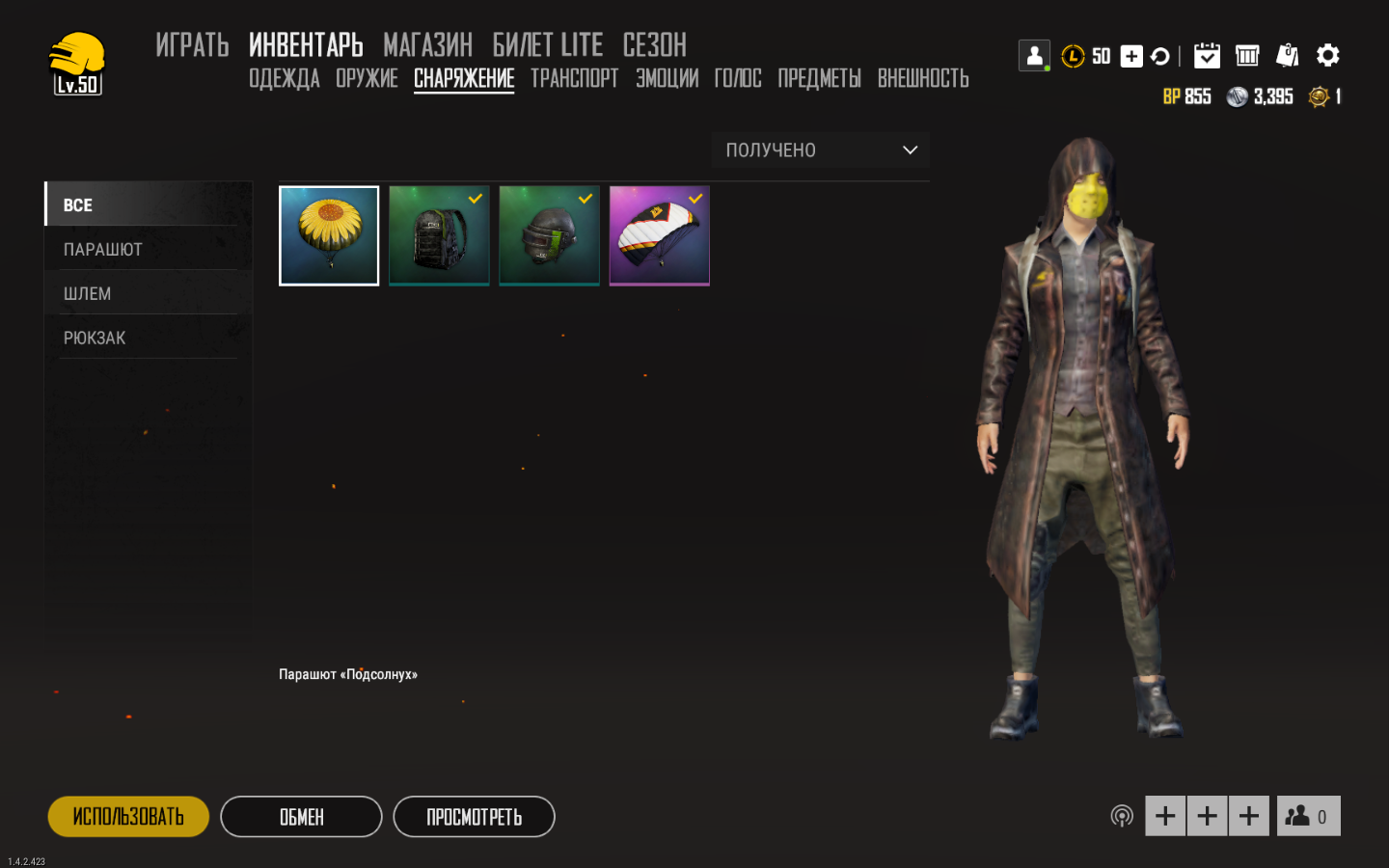Open the player profile avatar icon
The height and width of the screenshot is (868, 1389).
point(1034,55)
